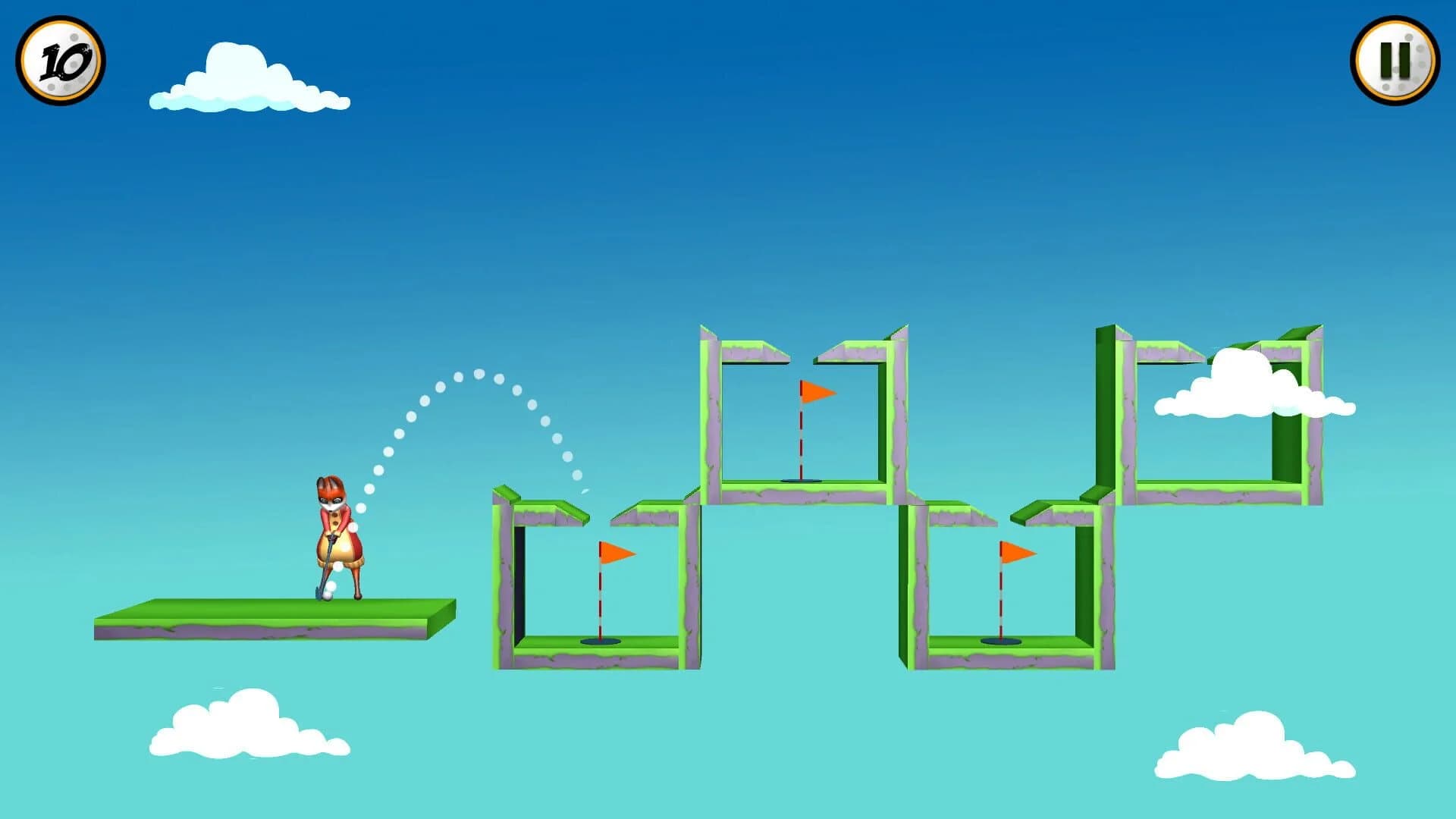The width and height of the screenshot is (1456, 819).
Task: Click the hole under the lower-left flag
Action: coord(599,643)
